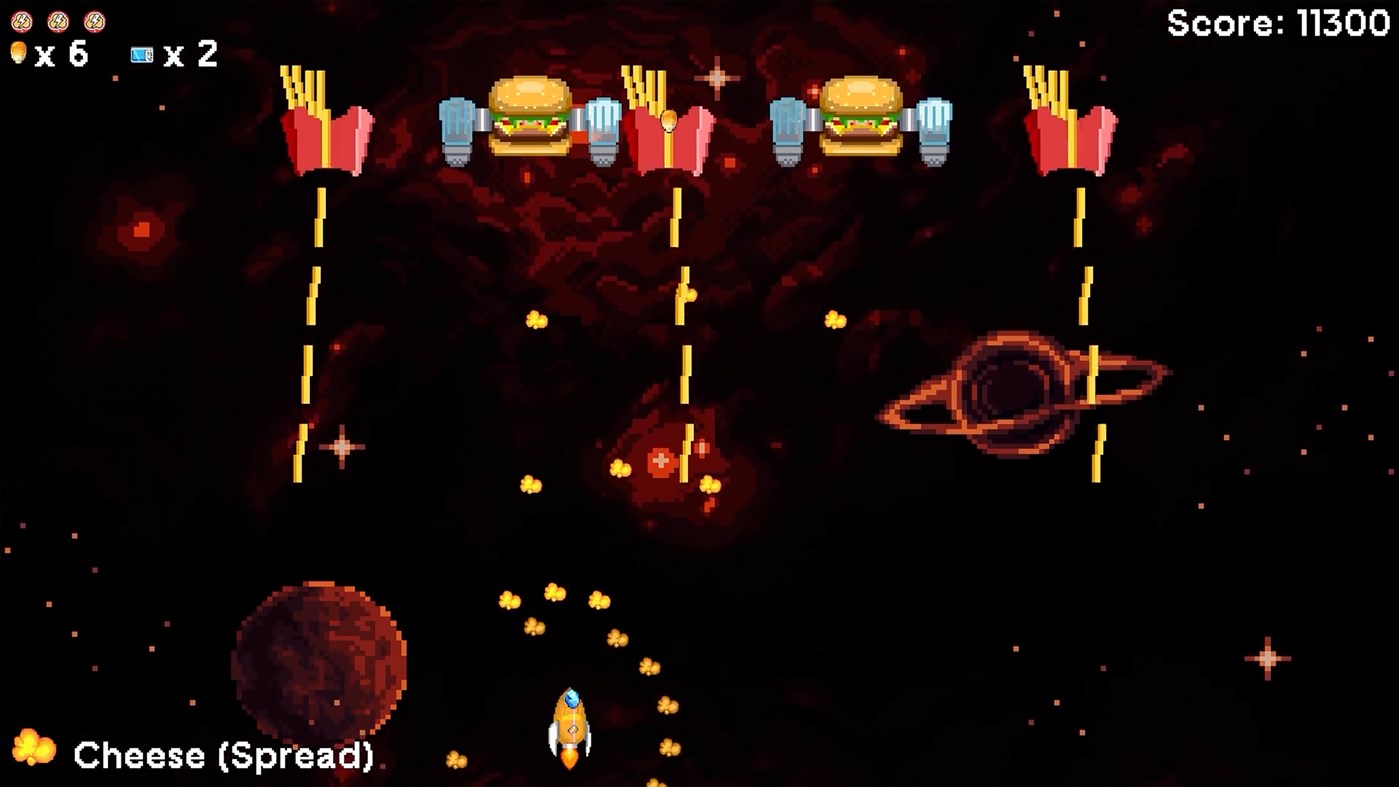This screenshot has width=1399, height=787.
Task: Click the x 6 drumstick counter text
Action: (x=64, y=55)
